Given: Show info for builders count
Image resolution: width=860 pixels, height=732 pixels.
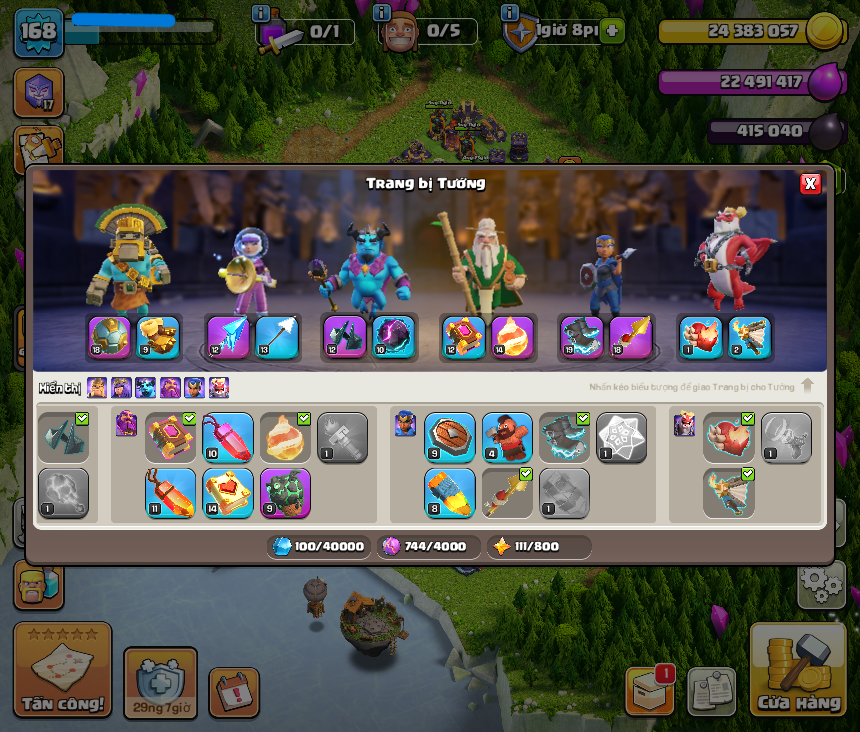Looking at the screenshot, I should pyautogui.click(x=382, y=13).
